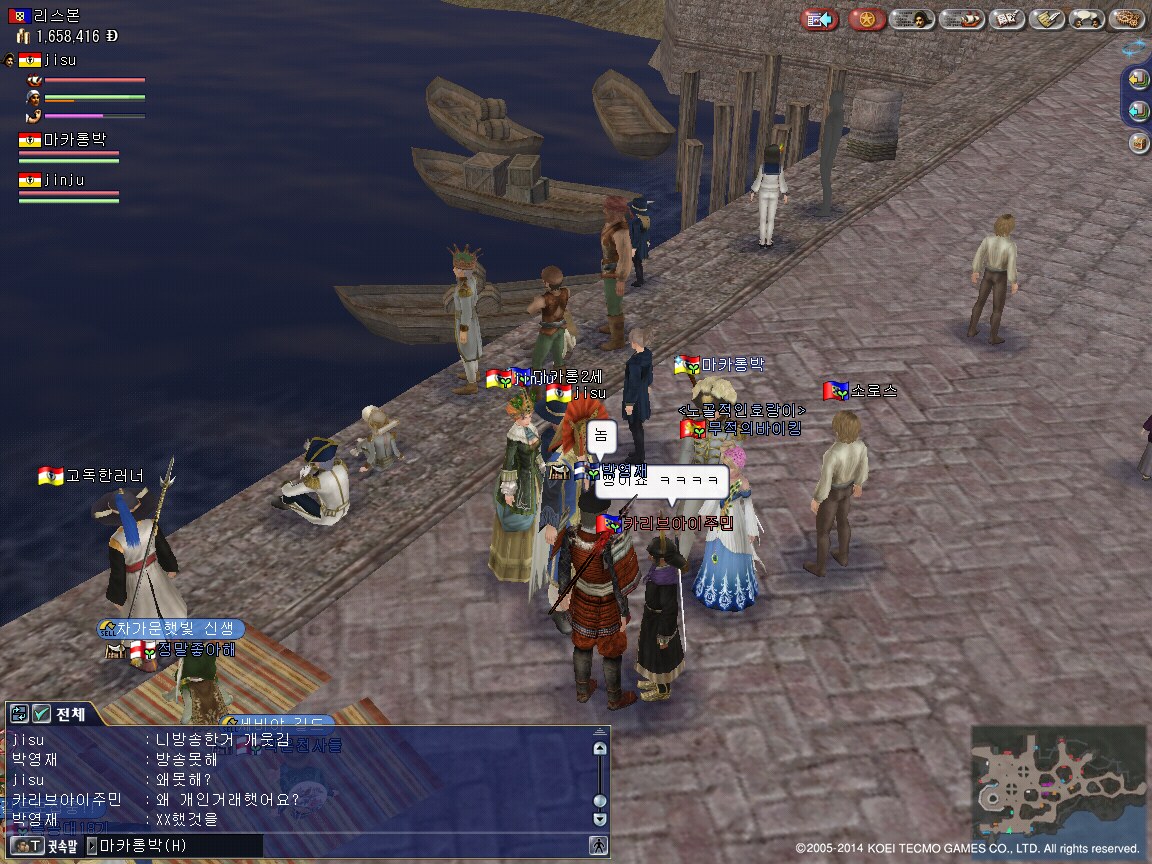Click the yellow-arrow stacked panels button
Image resolution: width=1152 pixels, height=864 pixels.
pos(1138,79)
